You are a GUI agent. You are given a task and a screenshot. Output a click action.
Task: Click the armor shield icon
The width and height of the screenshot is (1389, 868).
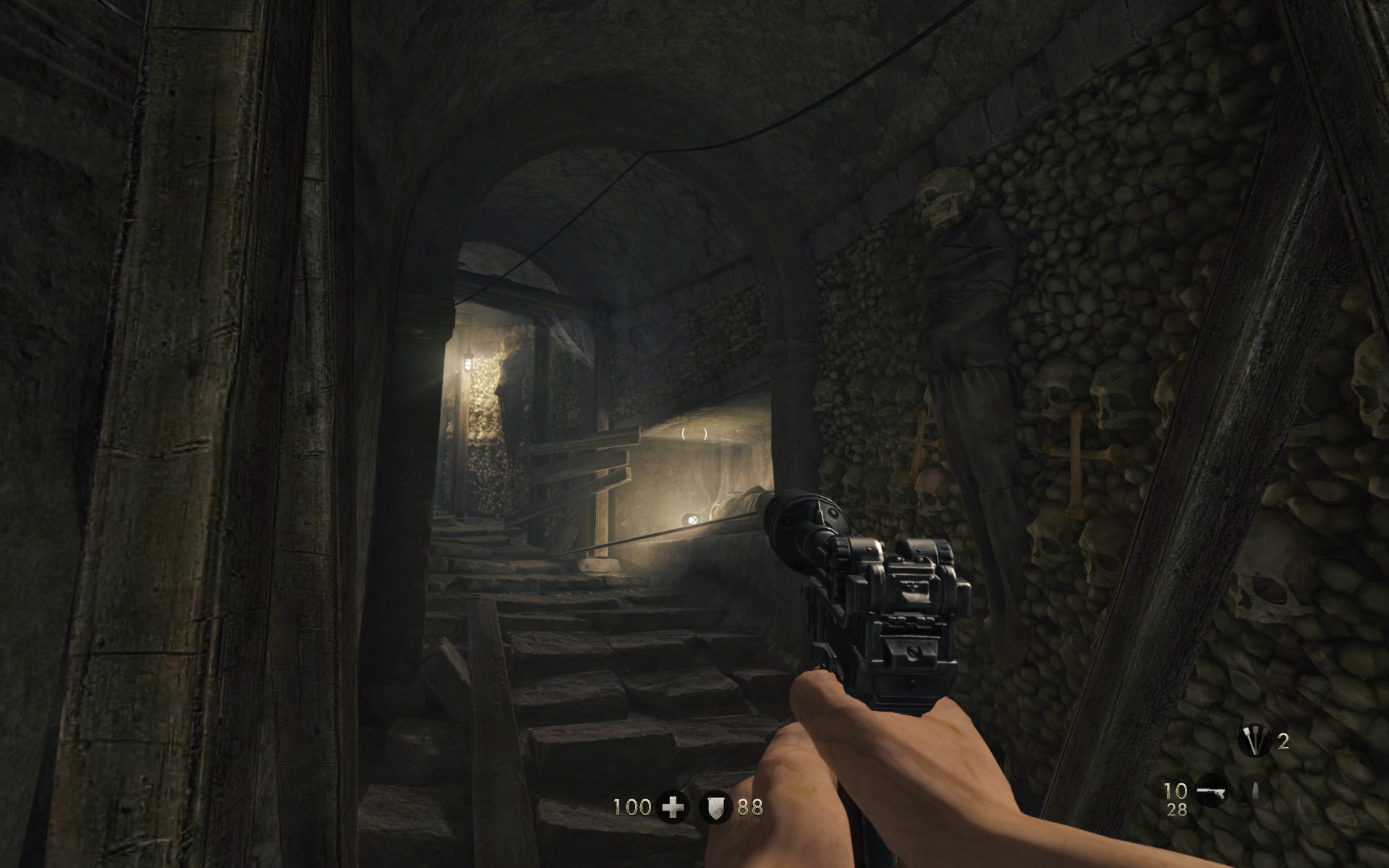pyautogui.click(x=715, y=807)
